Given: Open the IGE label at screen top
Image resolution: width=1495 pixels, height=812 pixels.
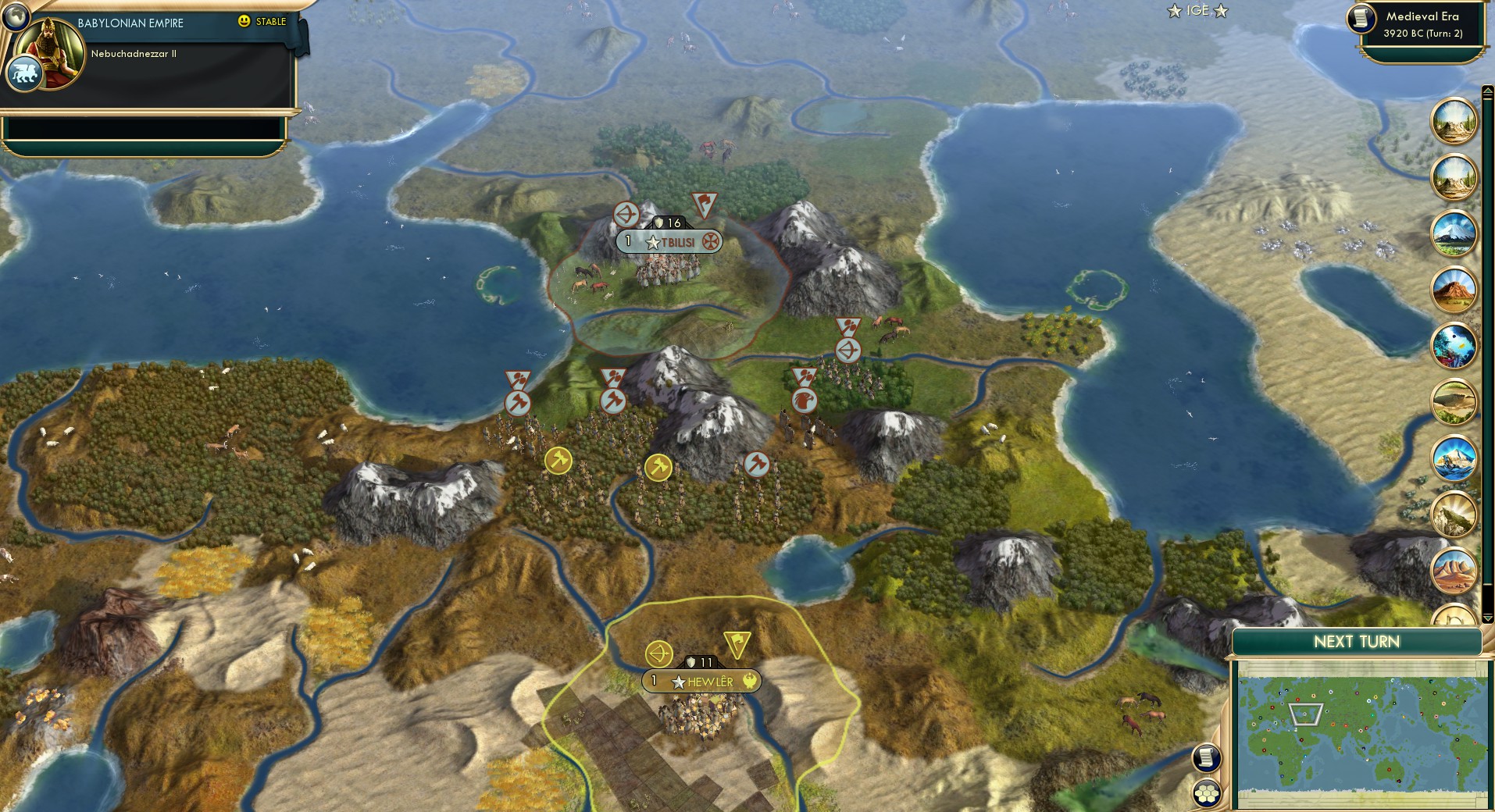Looking at the screenshot, I should point(1197,12).
